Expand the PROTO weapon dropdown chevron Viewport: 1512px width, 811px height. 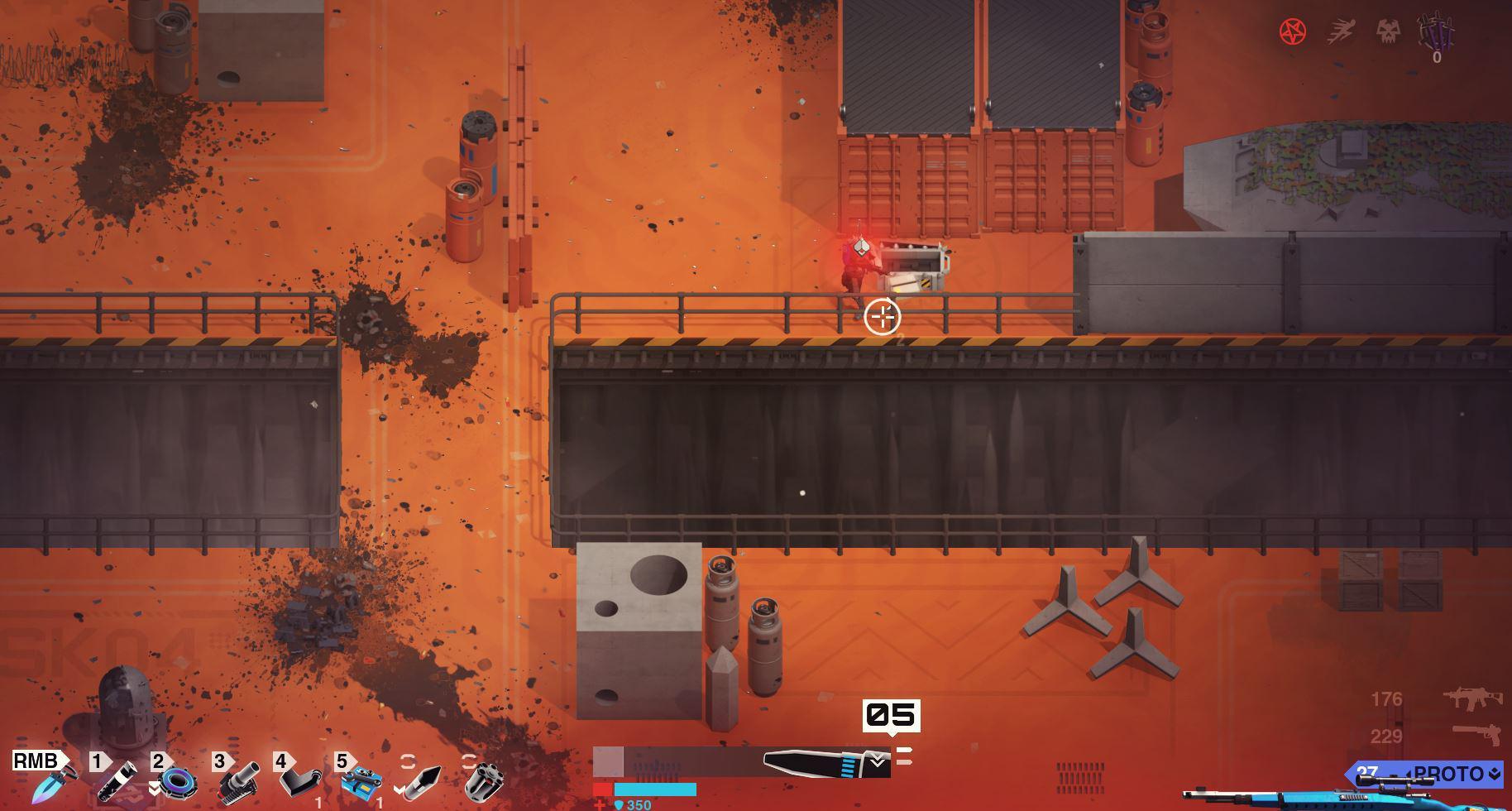1494,773
